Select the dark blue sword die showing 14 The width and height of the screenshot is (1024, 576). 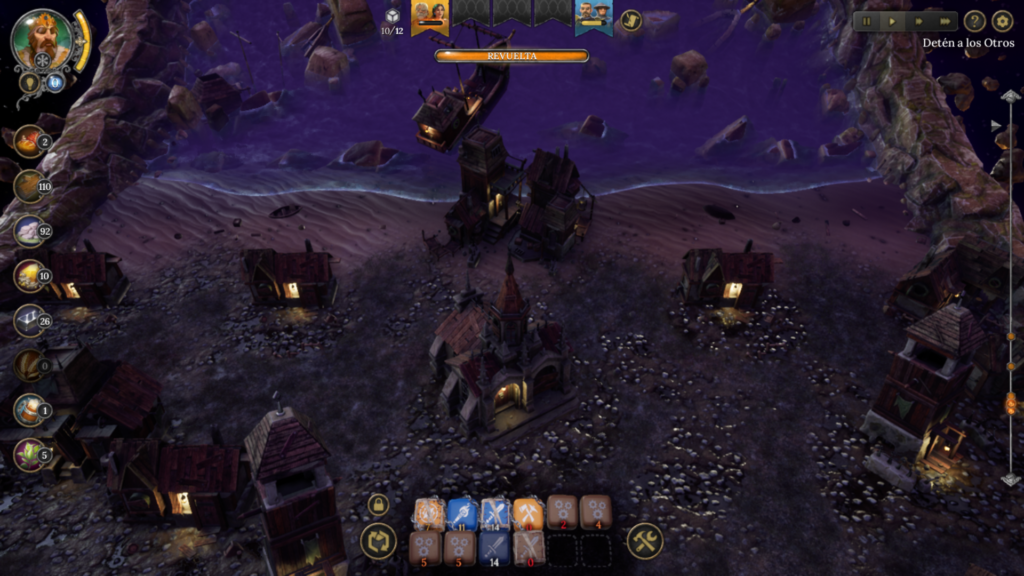coord(494,548)
